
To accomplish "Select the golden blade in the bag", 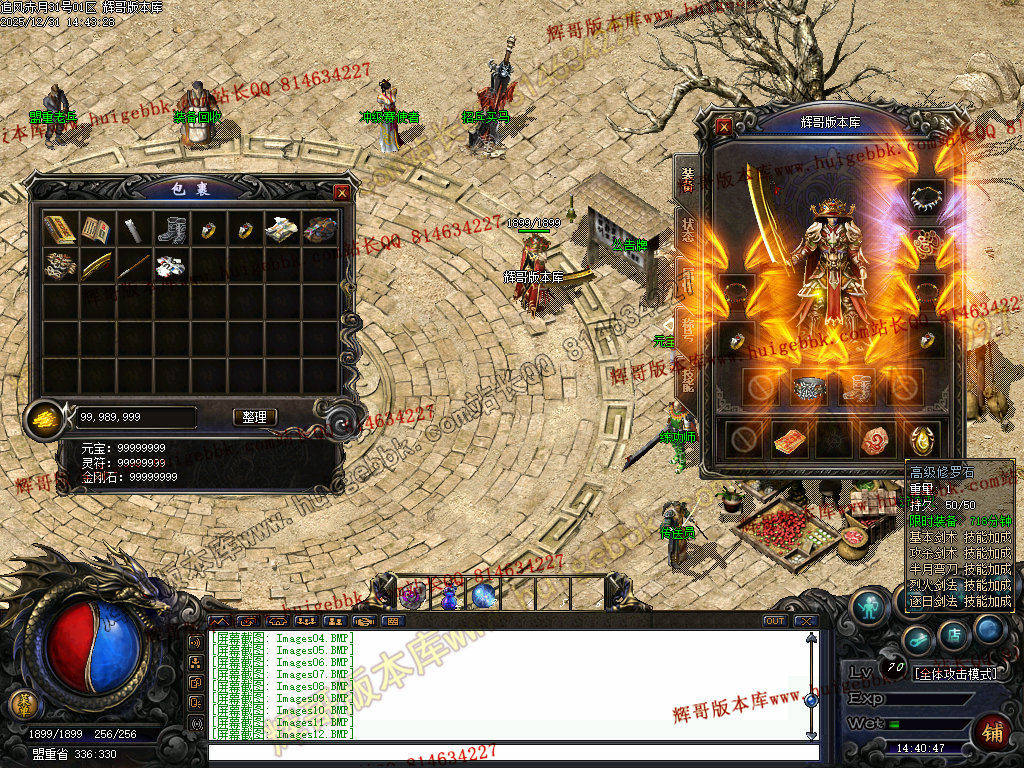I will pos(97,266).
